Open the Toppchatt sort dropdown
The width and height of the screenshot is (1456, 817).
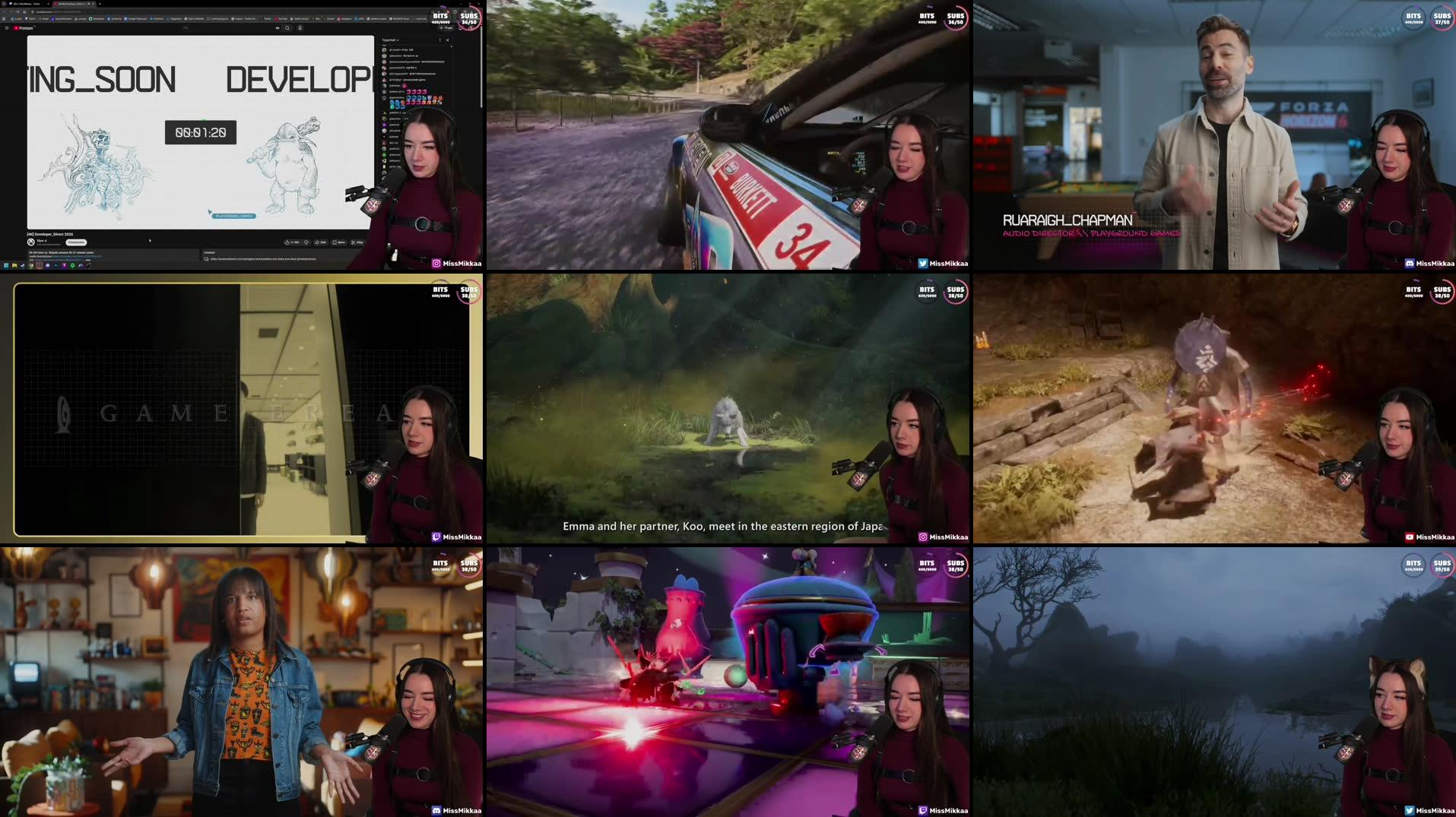click(x=392, y=40)
